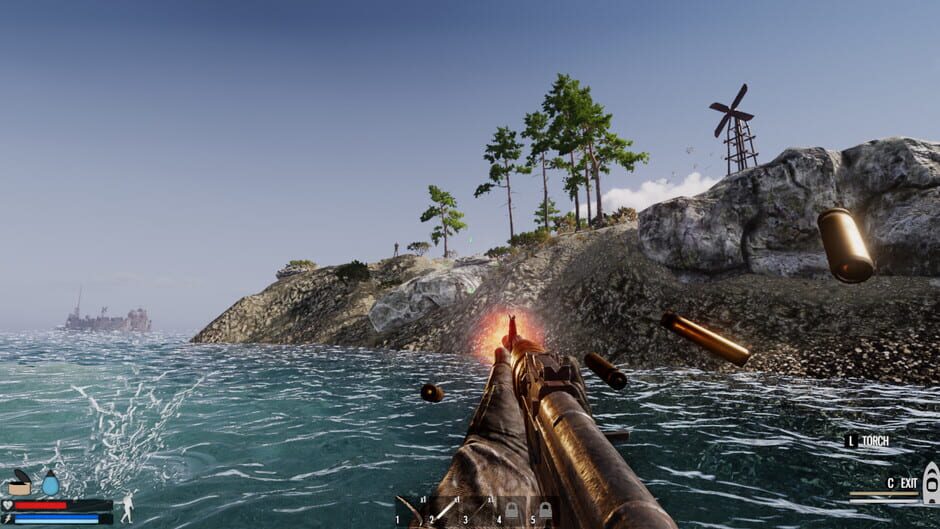Click the blue water droplet thirst icon
Viewport: 940px width, 529px height.
coord(50,484)
